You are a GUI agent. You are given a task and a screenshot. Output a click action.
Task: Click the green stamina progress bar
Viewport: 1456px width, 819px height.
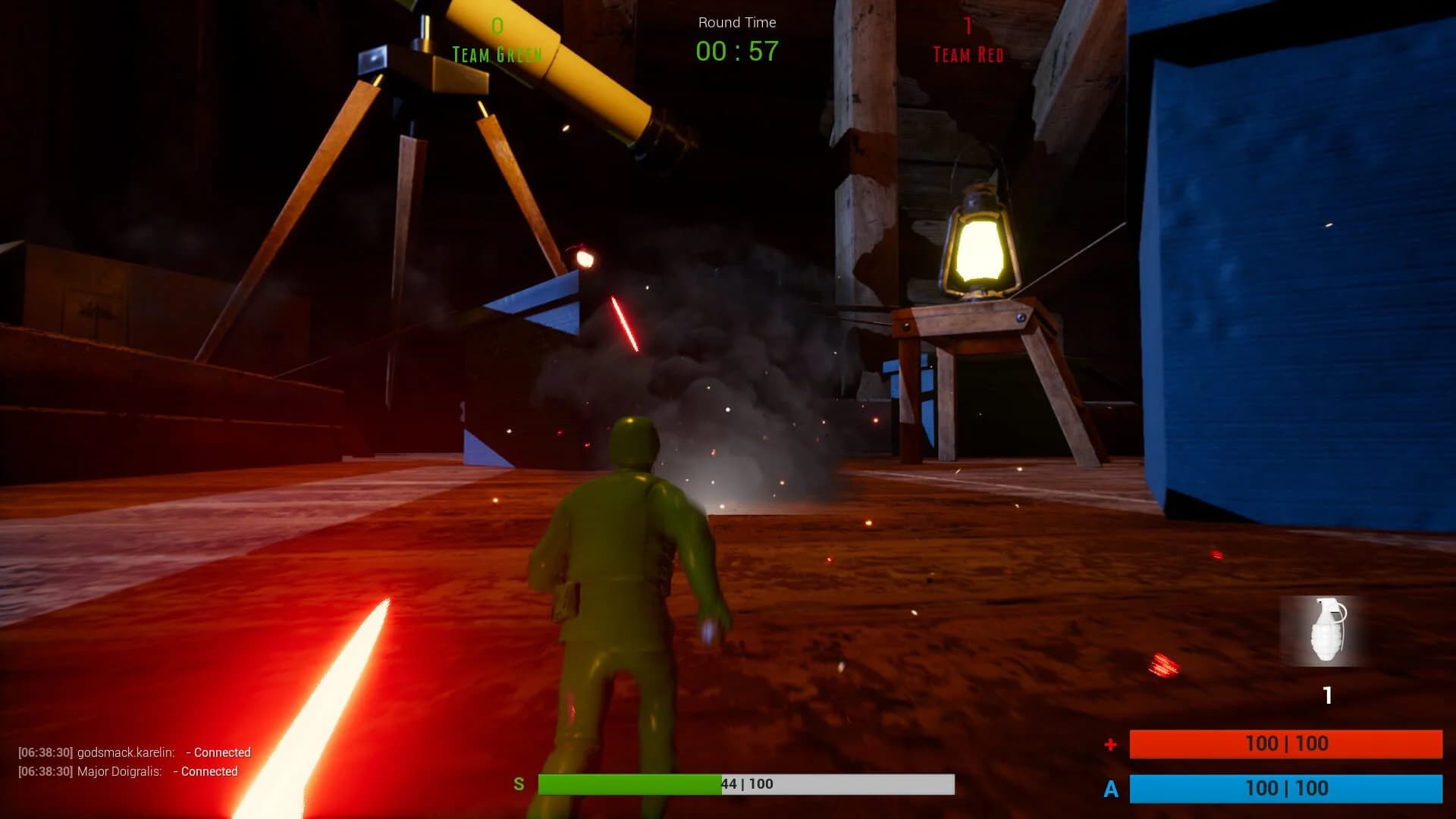[629, 784]
